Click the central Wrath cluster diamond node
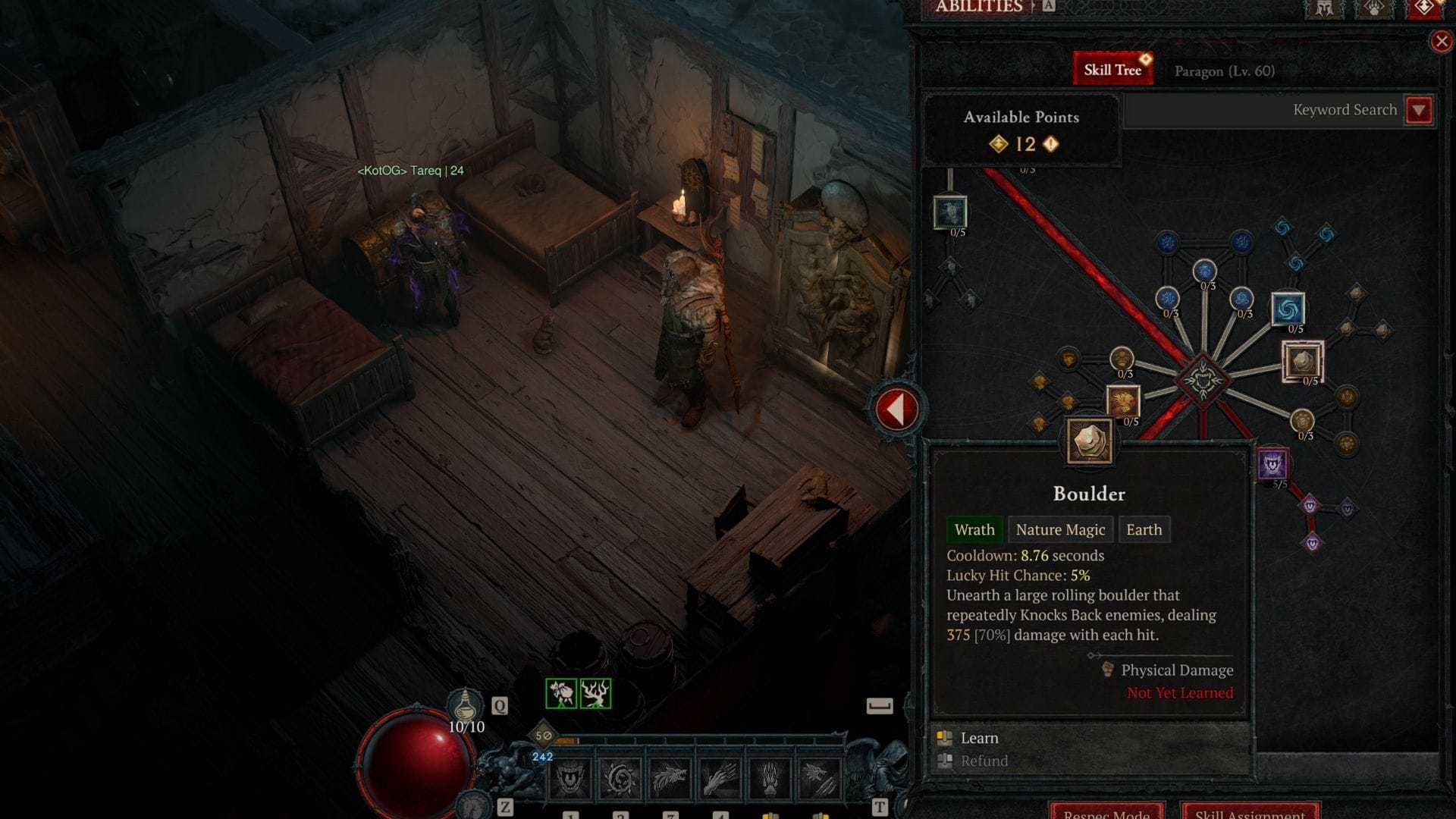The height and width of the screenshot is (819, 1456). (x=1202, y=378)
